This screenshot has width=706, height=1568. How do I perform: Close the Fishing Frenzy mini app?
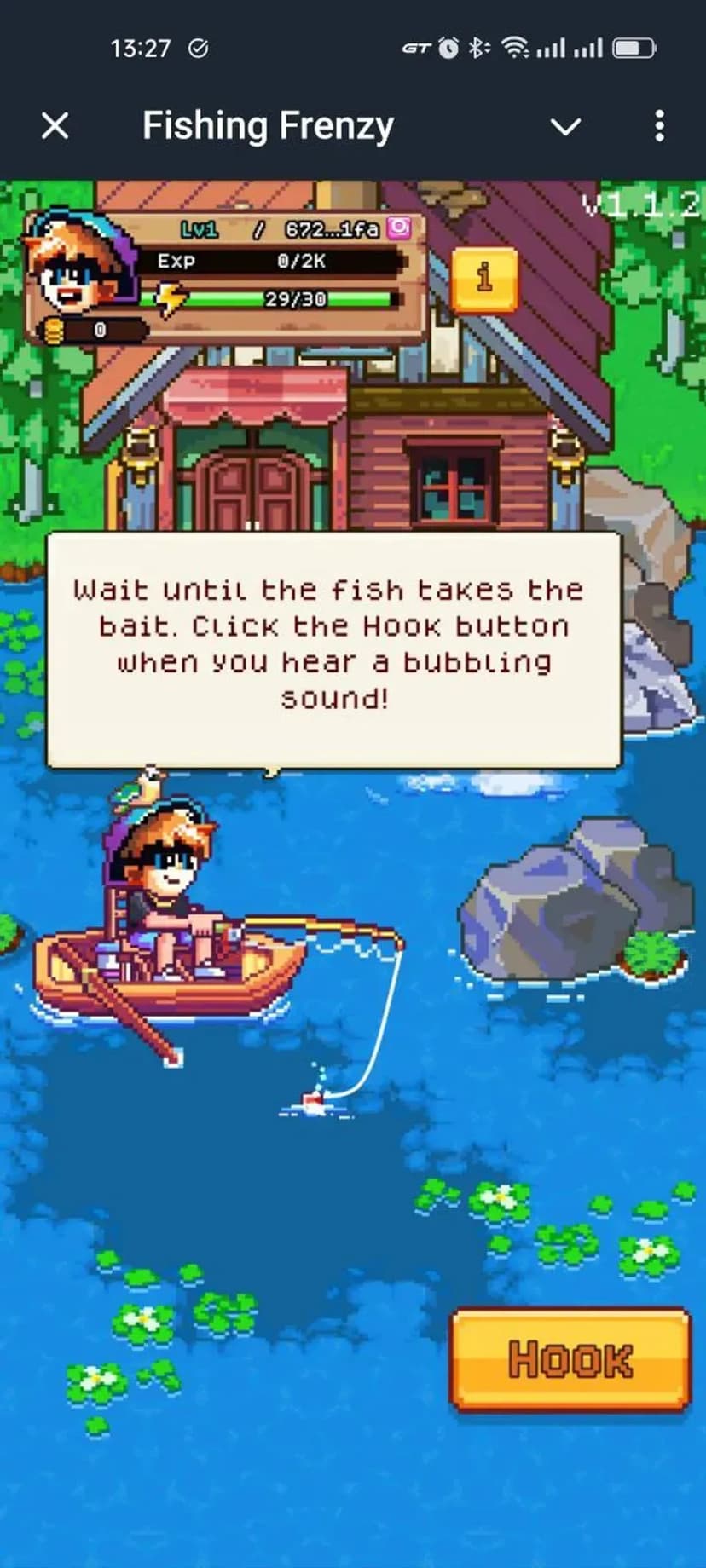55,126
